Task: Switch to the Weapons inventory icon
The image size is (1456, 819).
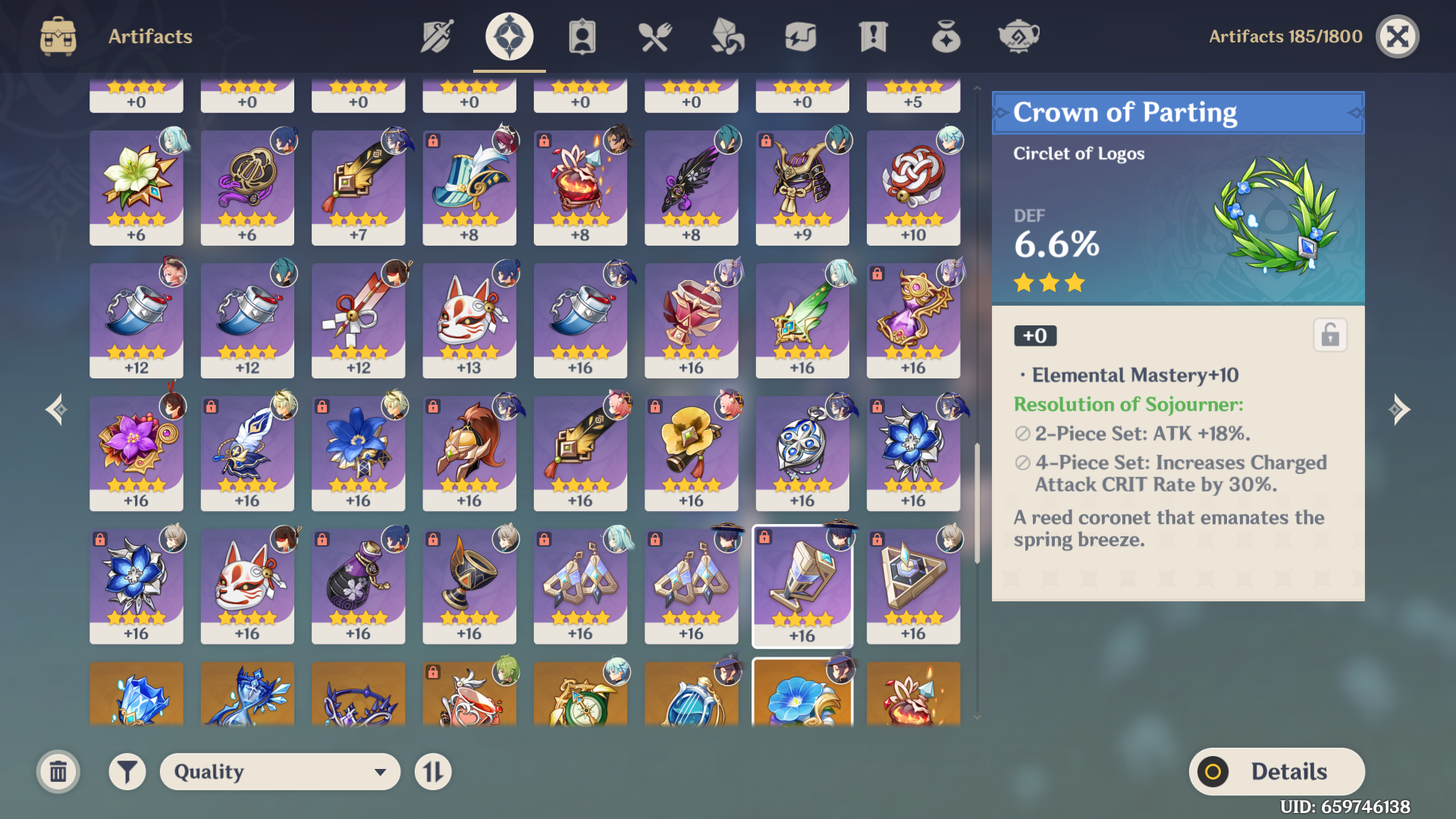Action: pos(435,36)
